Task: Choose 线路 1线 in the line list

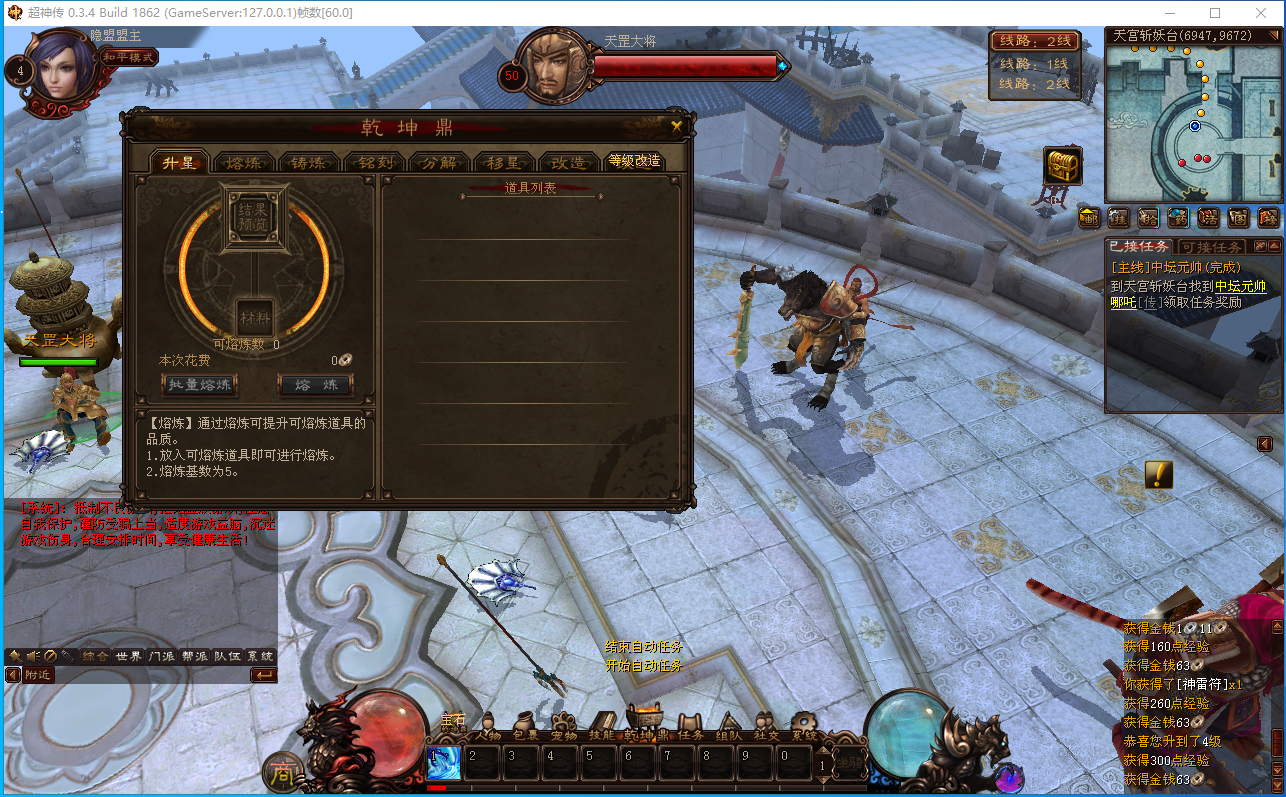Action: coord(1034,65)
